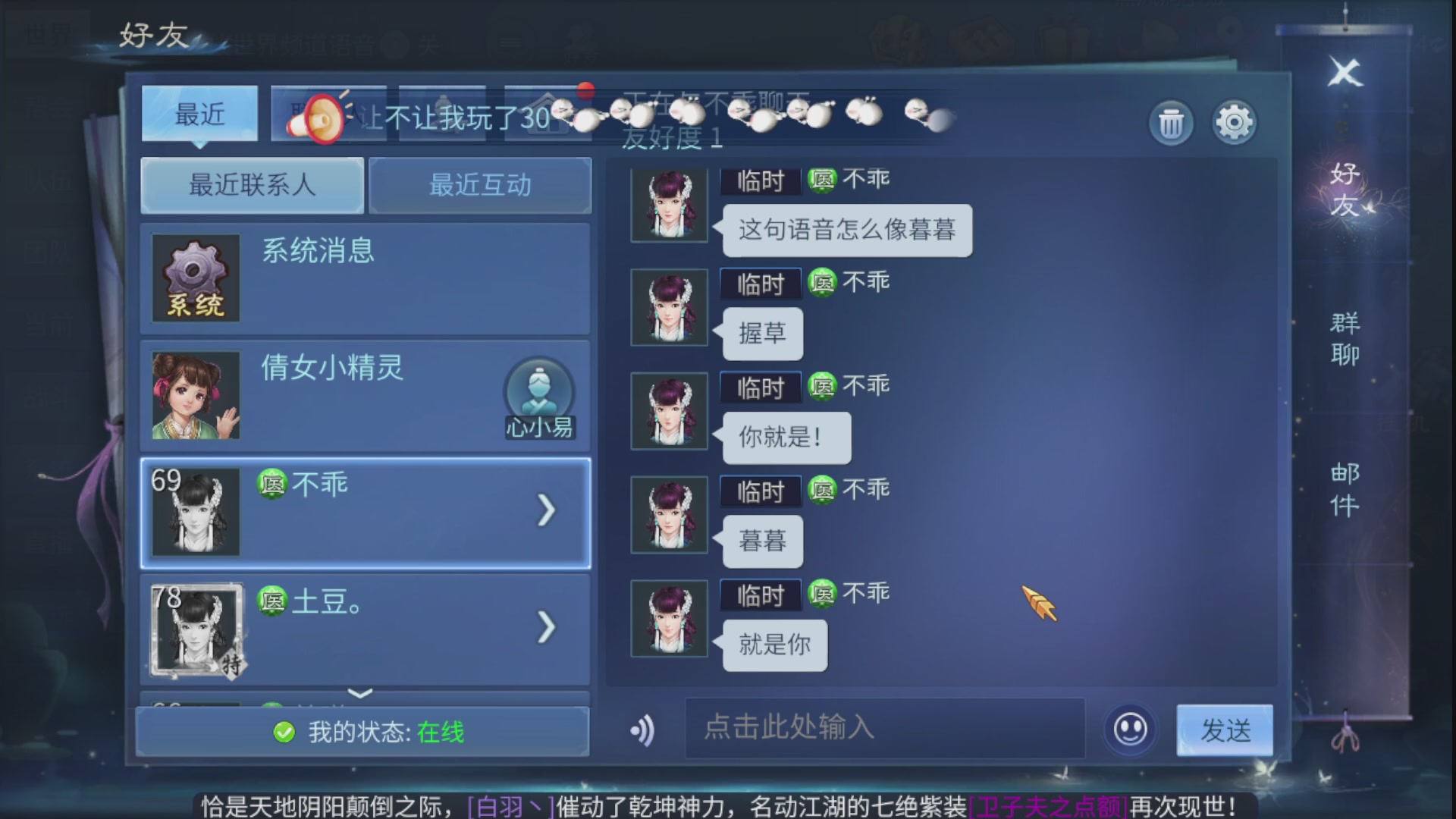The height and width of the screenshot is (819, 1456).
Task: Click the 系统消息 system gear avatar
Action: 195,278
